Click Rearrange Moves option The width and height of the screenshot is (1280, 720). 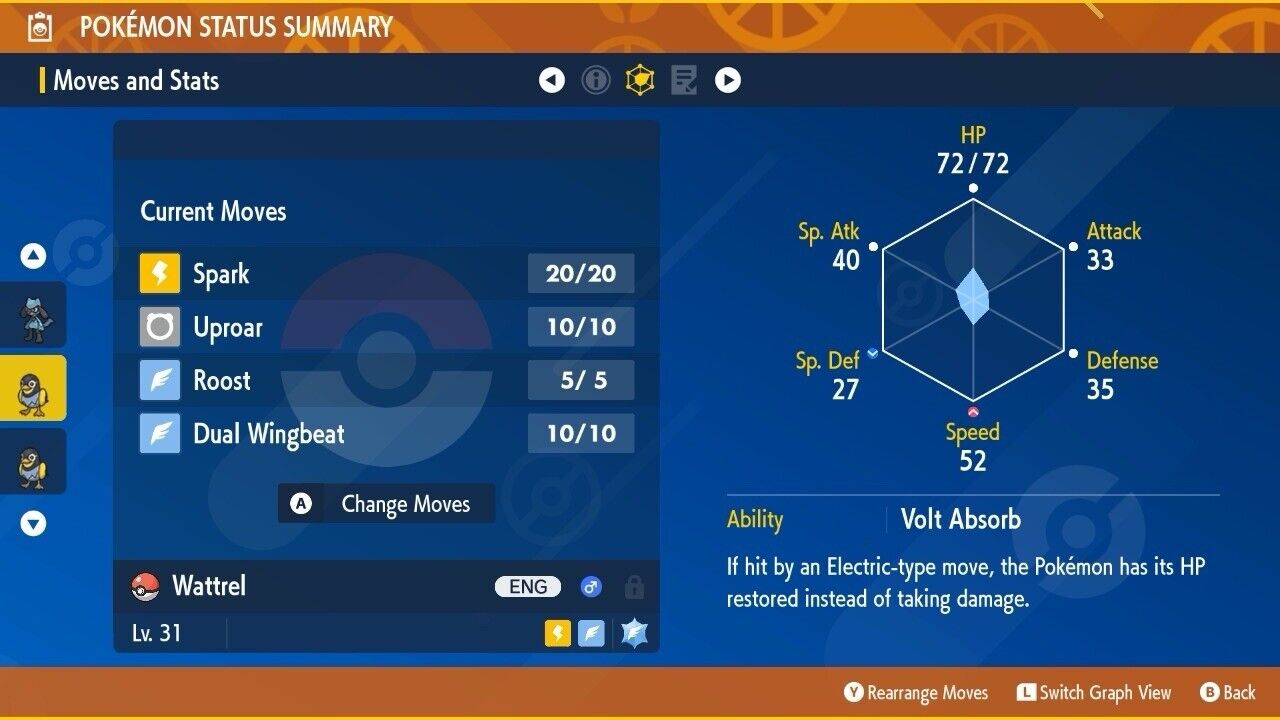click(916, 692)
